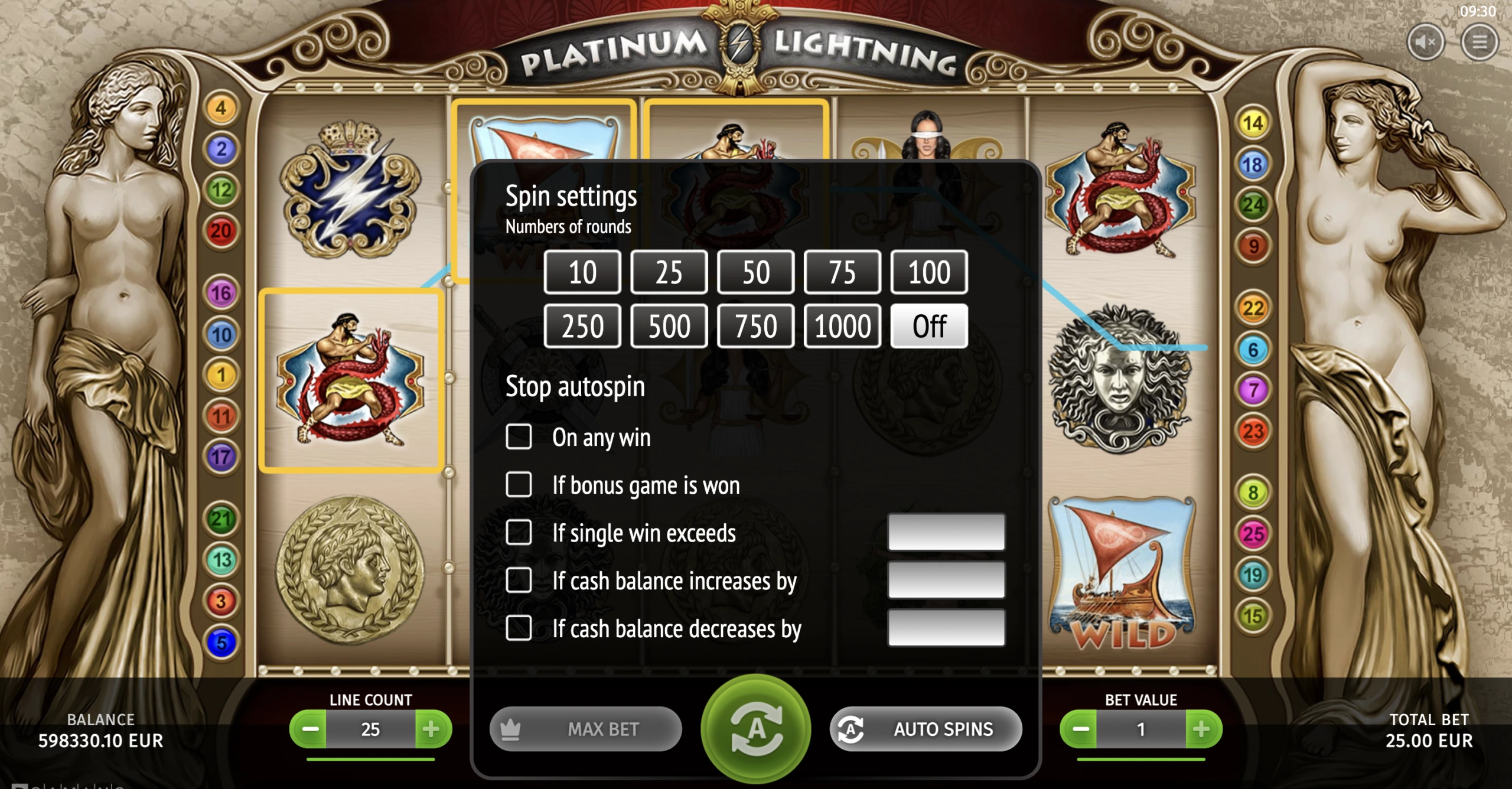Open the AUTO SPINS settings button

tap(926, 729)
